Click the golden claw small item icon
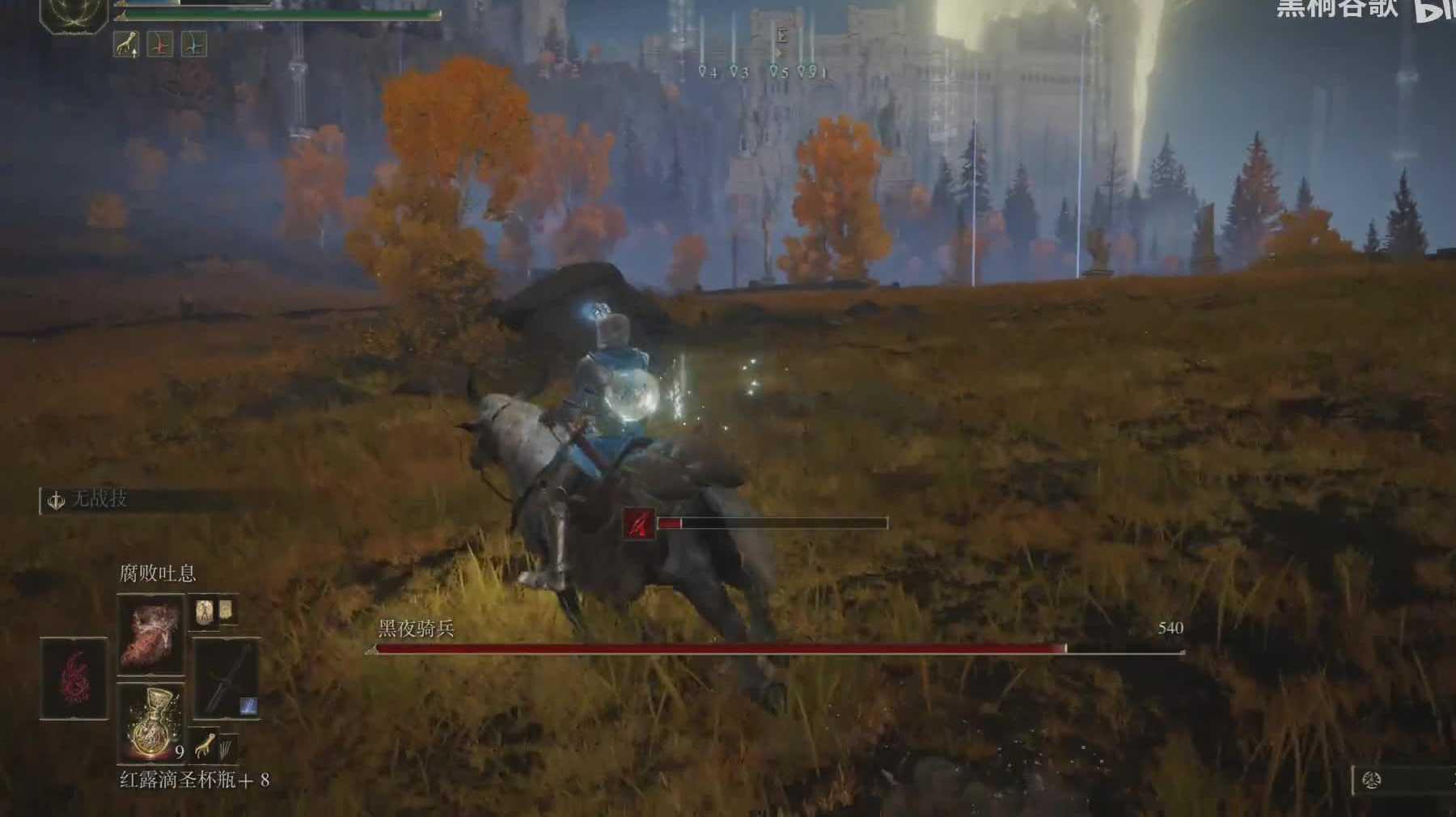 205,745
